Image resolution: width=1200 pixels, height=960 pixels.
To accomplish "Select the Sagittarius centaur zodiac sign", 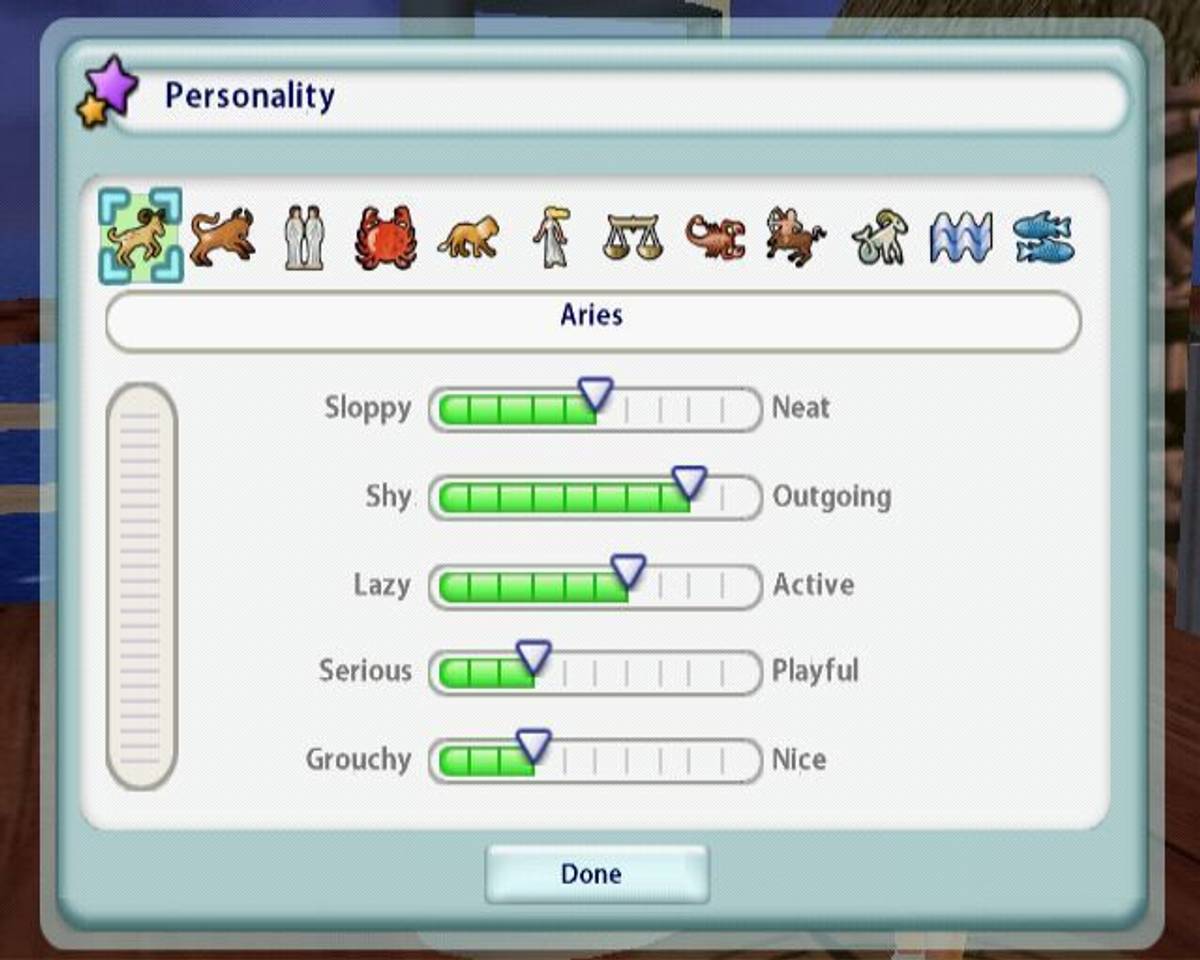I will [x=796, y=238].
